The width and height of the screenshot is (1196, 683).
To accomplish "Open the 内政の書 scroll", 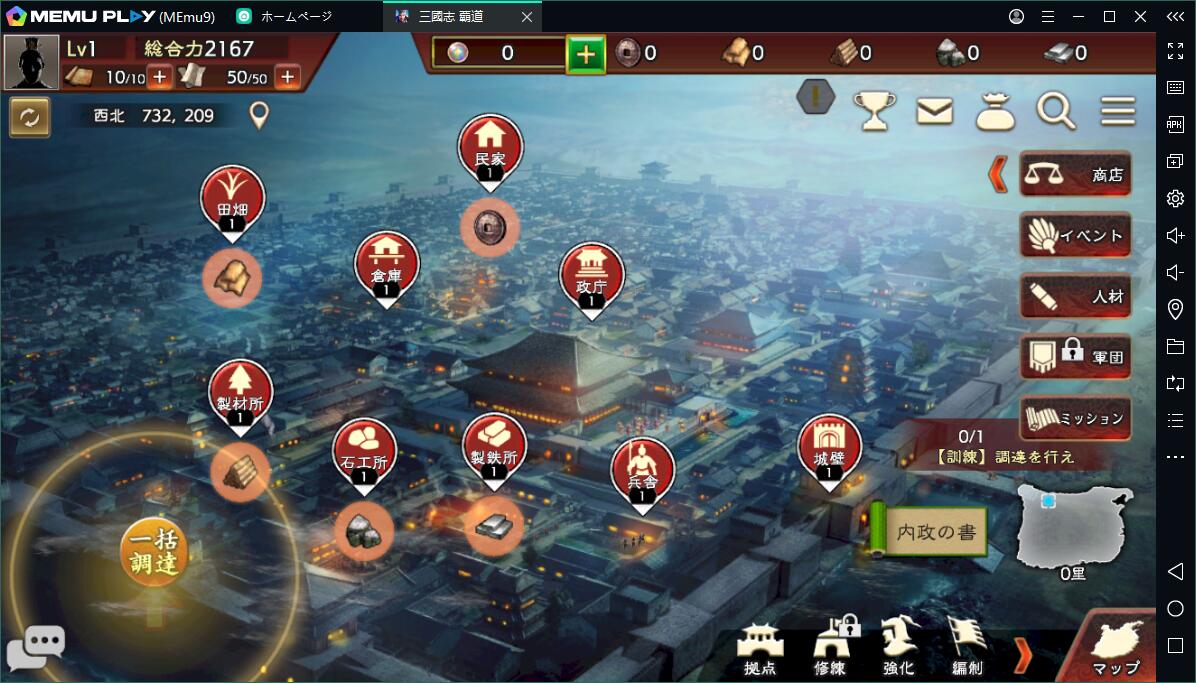I will click(x=929, y=531).
